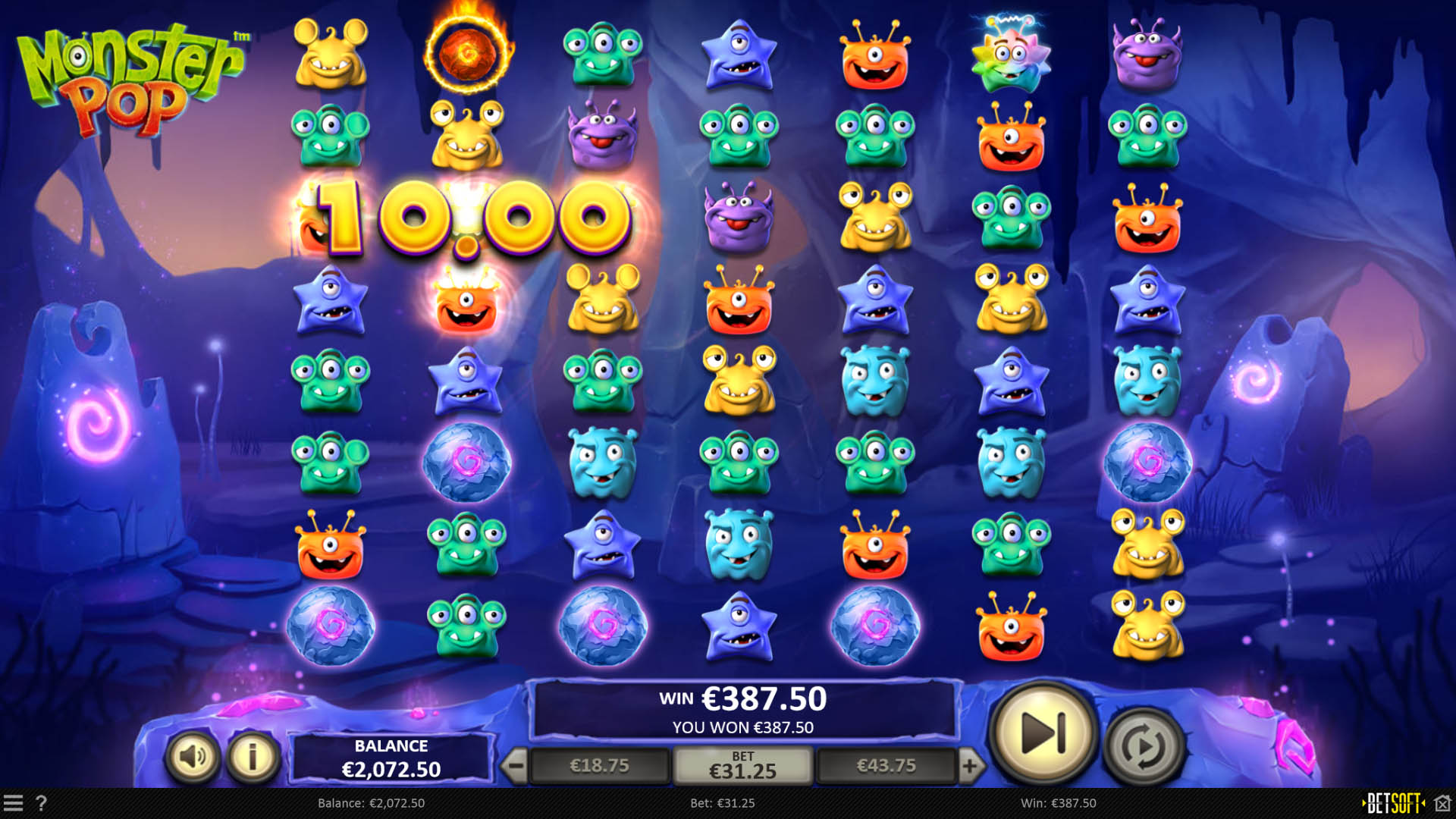Click the exit icon next to the BetSoft logo
This screenshot has height=819, width=1456.
click(x=1442, y=804)
